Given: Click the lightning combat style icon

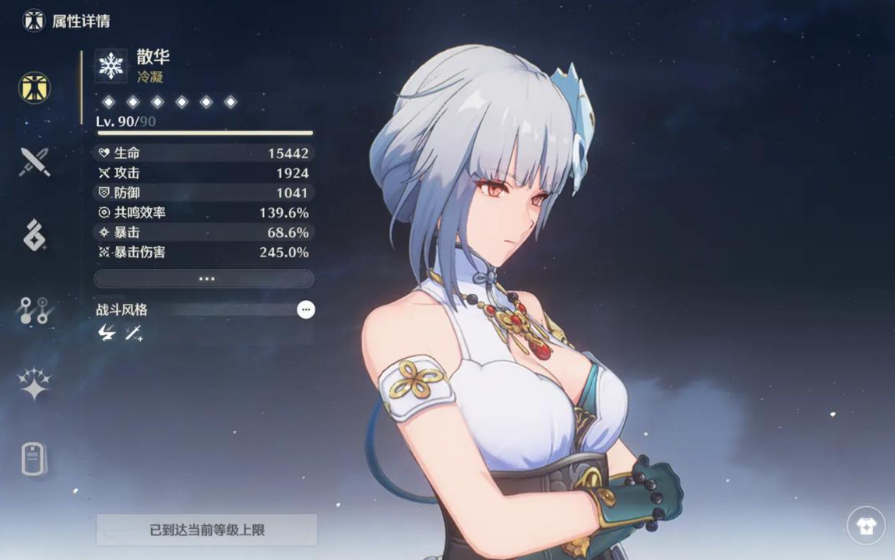Looking at the screenshot, I should pos(107,334).
